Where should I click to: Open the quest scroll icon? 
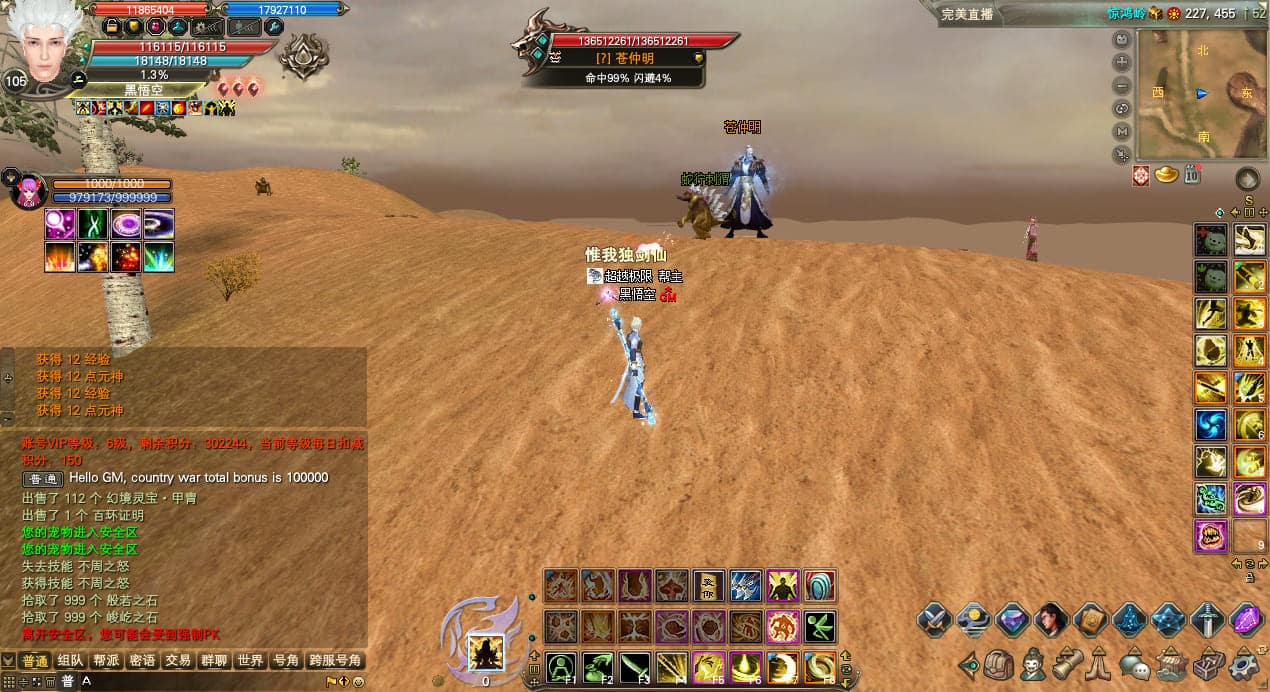[x=1065, y=664]
